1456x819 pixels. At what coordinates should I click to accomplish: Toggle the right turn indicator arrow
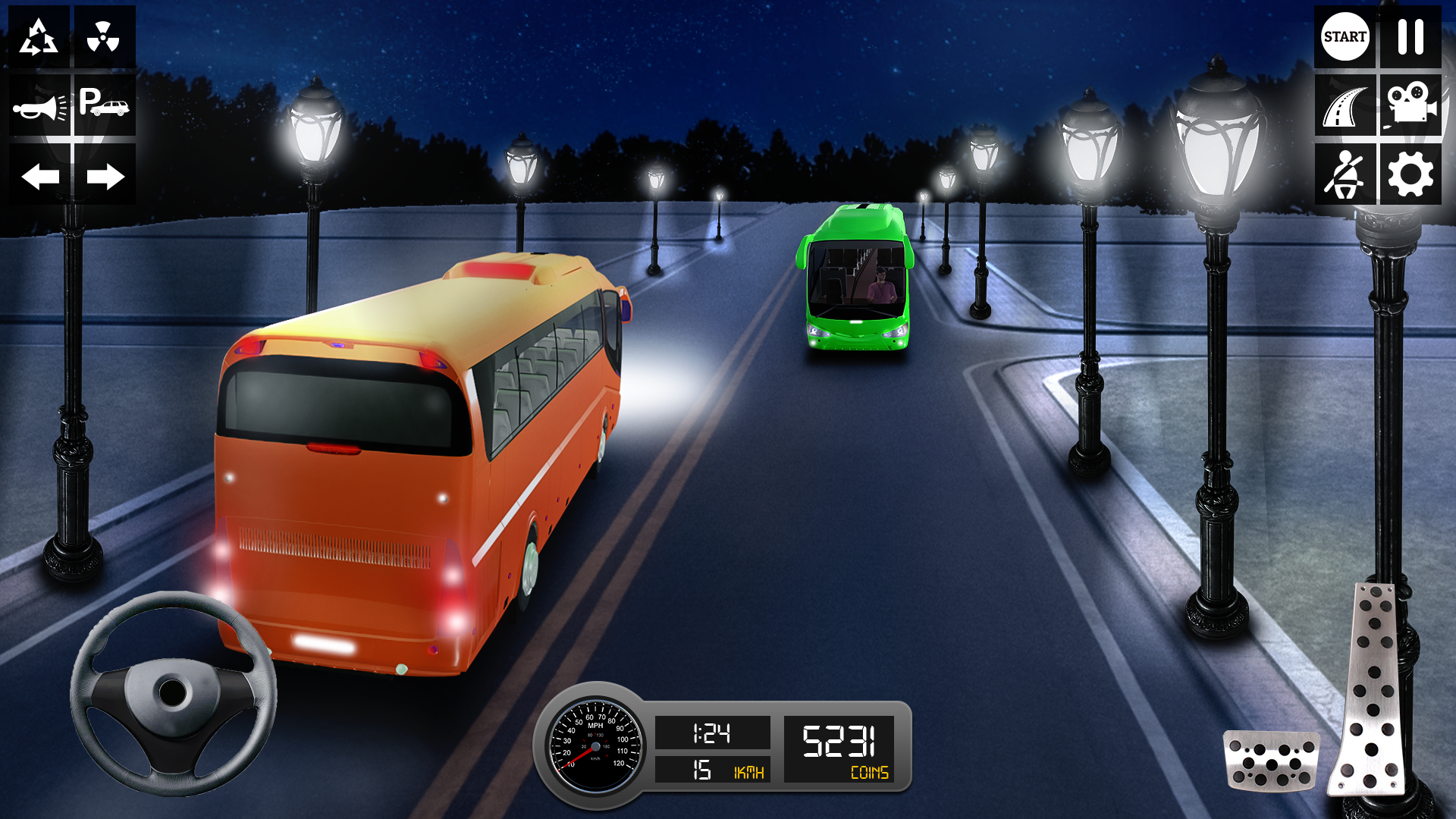pyautogui.click(x=106, y=176)
